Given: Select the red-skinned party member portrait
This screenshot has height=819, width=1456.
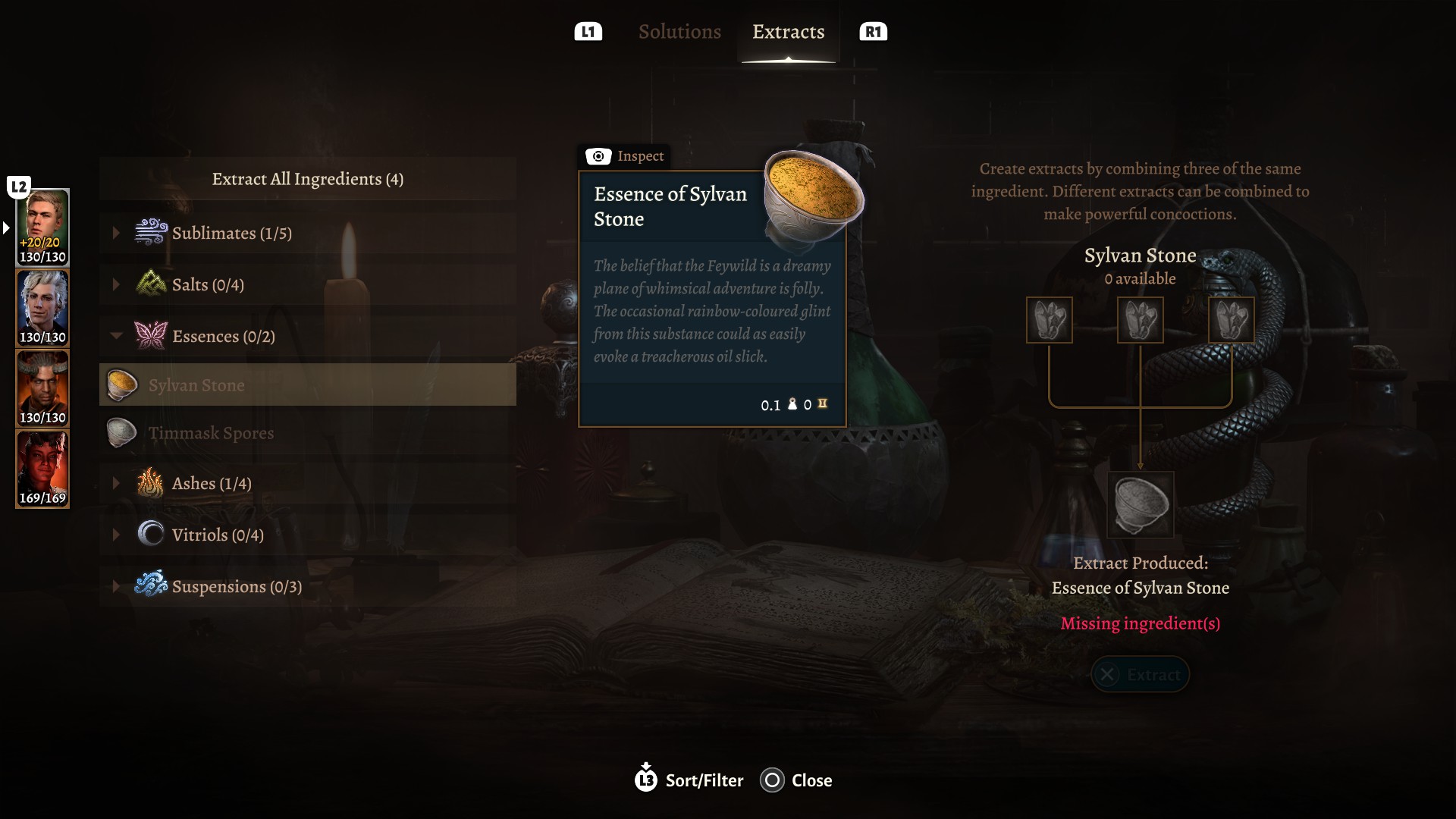Looking at the screenshot, I should click(x=42, y=468).
